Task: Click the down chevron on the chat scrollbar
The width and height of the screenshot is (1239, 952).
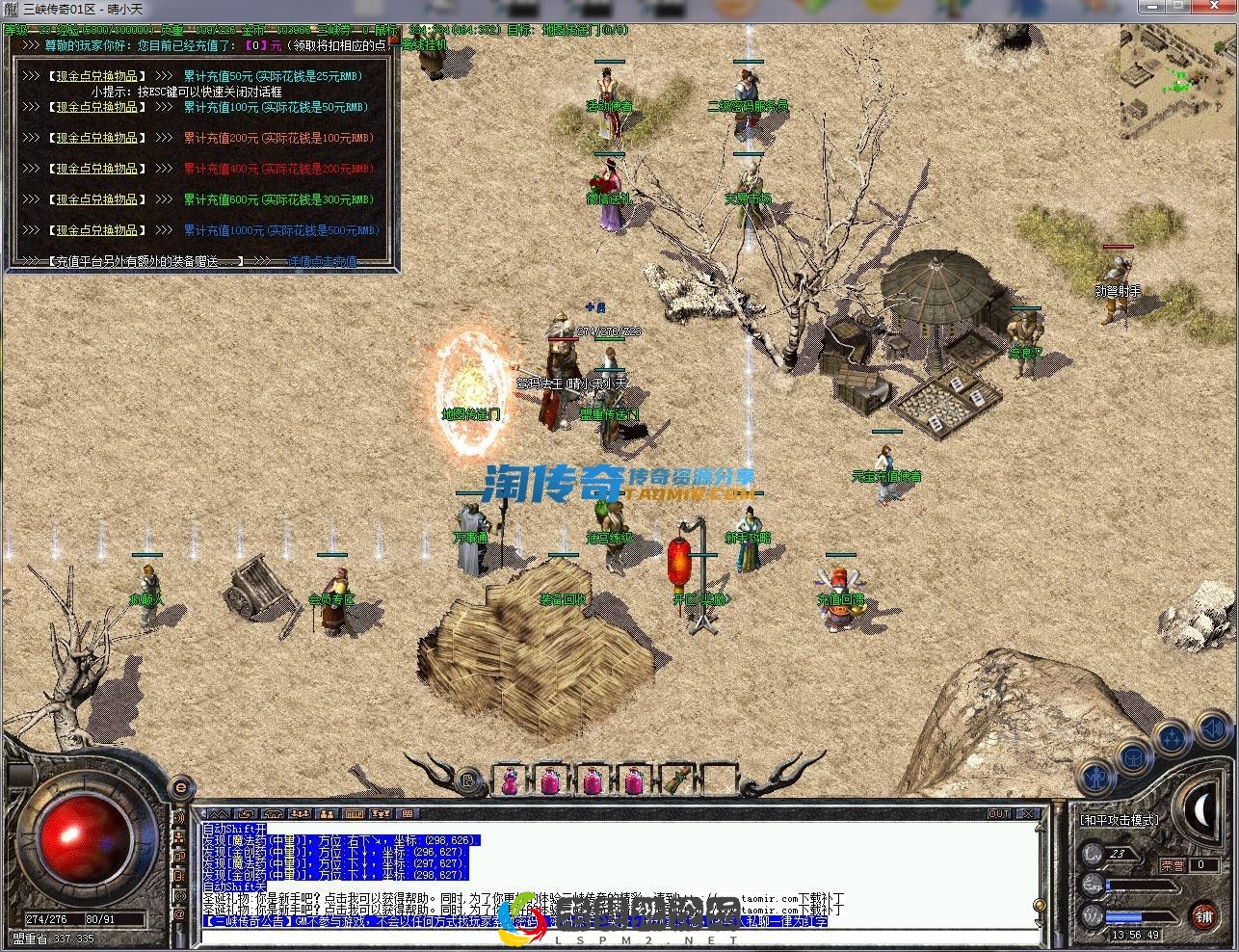Action: pyautogui.click(x=1041, y=923)
